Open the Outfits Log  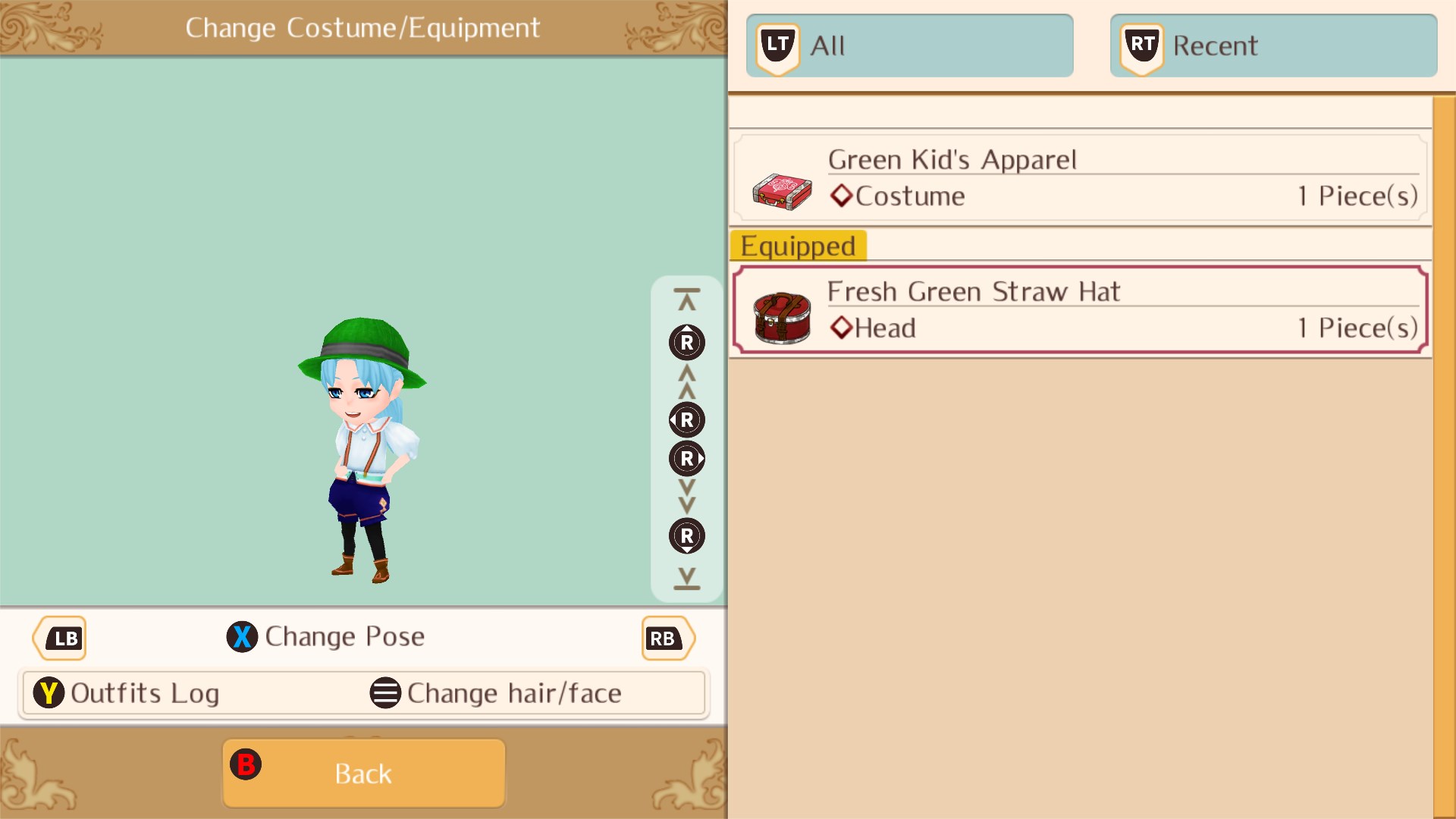pyautogui.click(x=144, y=692)
